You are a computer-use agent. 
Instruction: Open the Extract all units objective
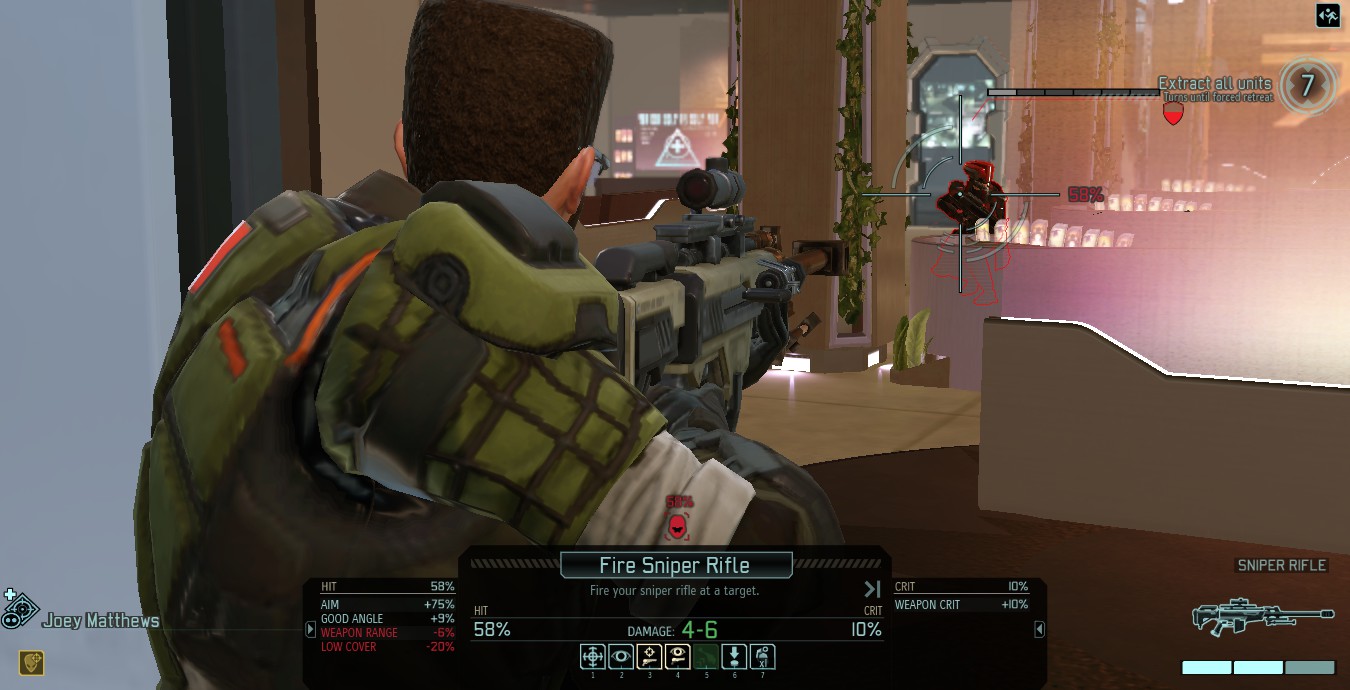[x=1214, y=84]
